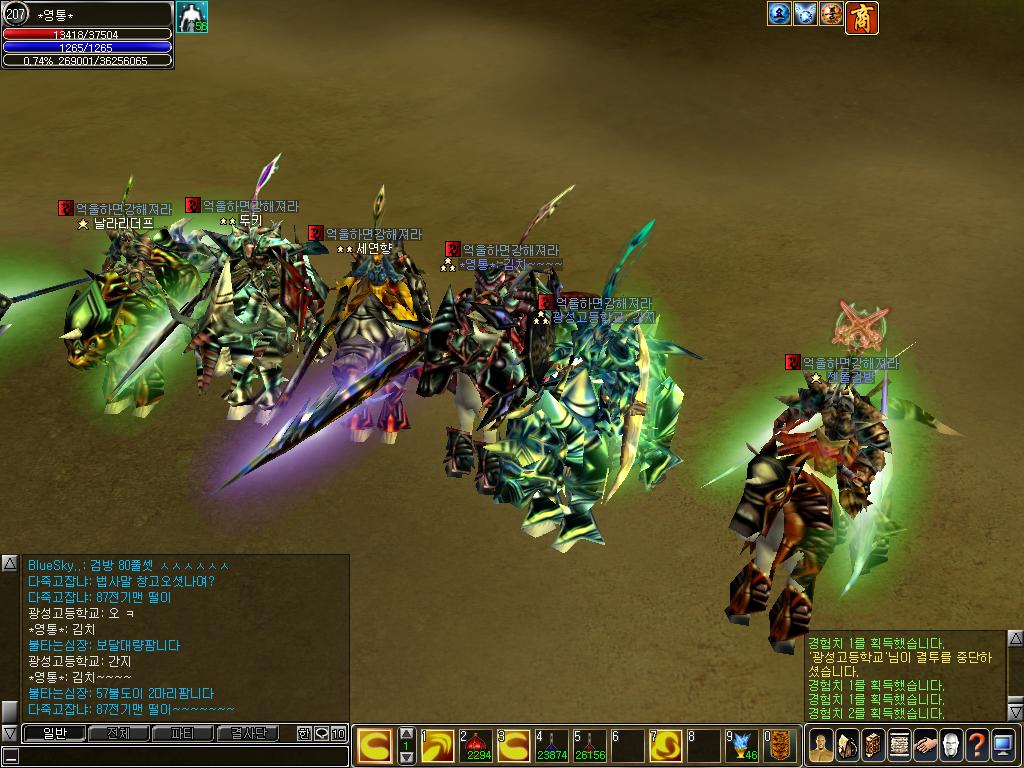
Task: Open system options via the monitor icon
Action: click(1002, 745)
